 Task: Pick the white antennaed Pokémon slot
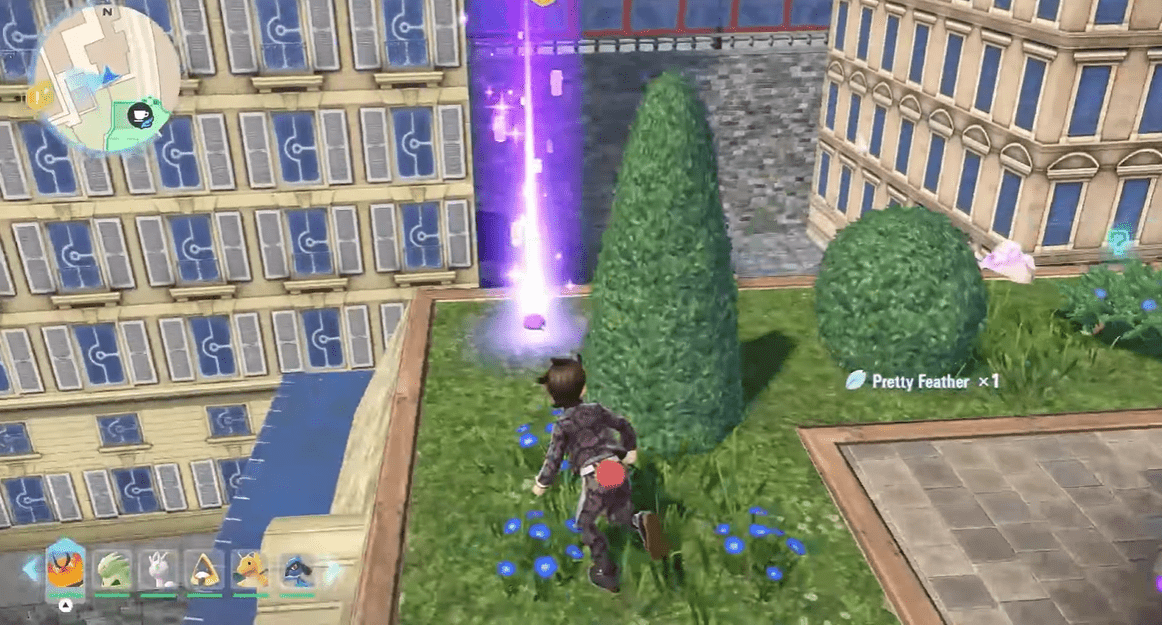[x=158, y=570]
